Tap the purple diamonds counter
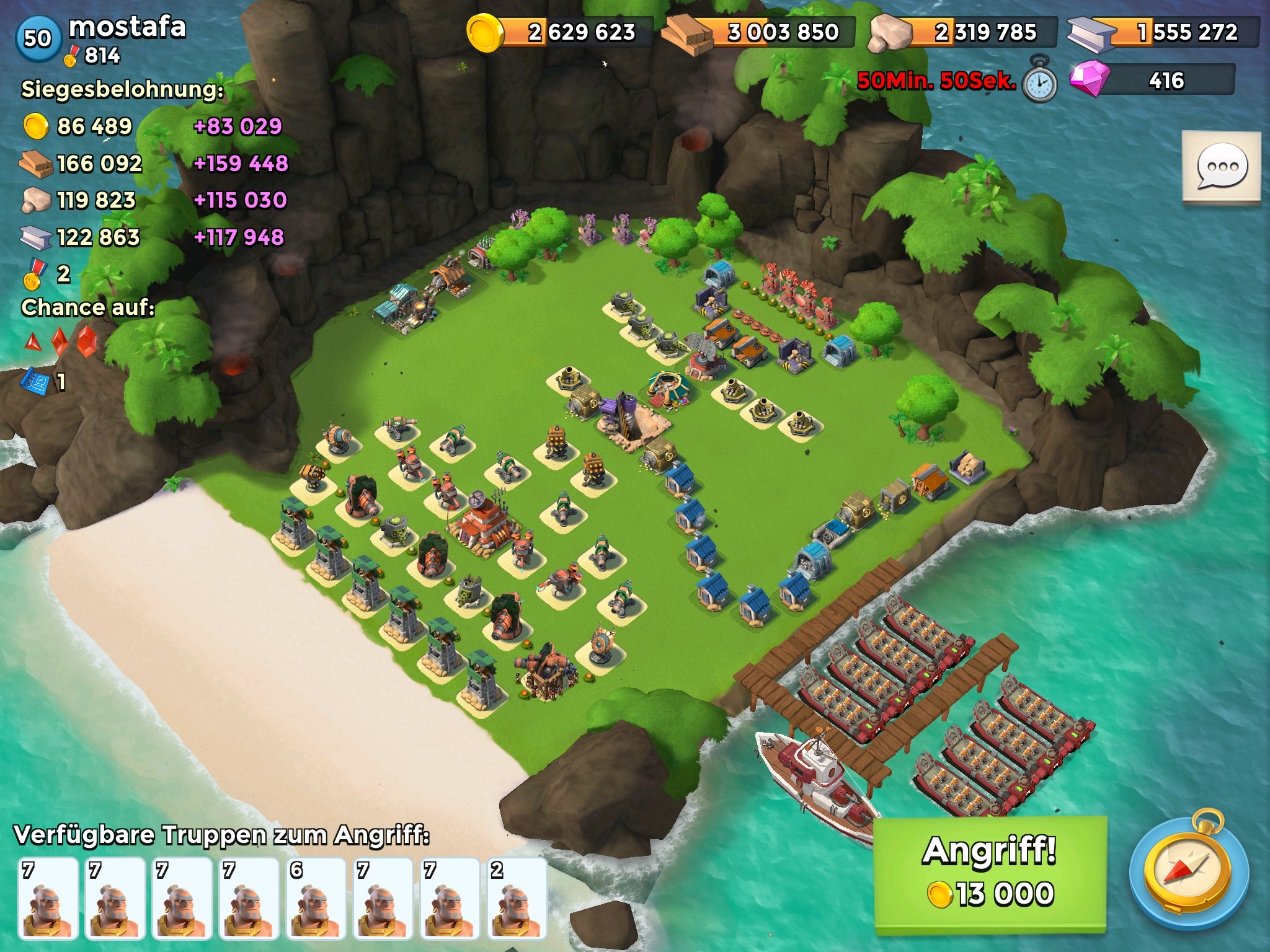 (1152, 81)
